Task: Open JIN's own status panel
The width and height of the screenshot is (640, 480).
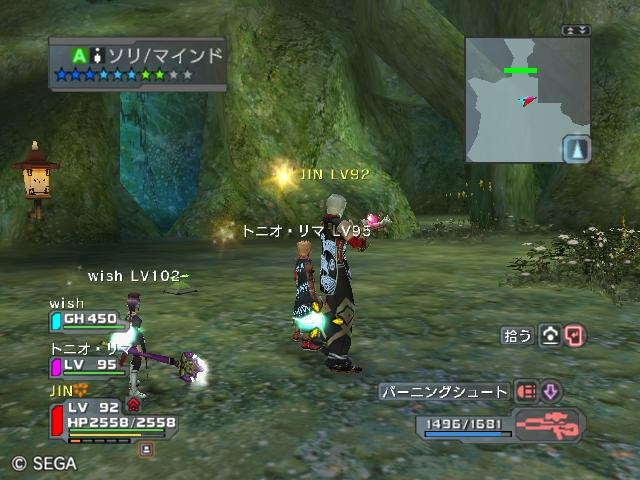Action: (110, 415)
